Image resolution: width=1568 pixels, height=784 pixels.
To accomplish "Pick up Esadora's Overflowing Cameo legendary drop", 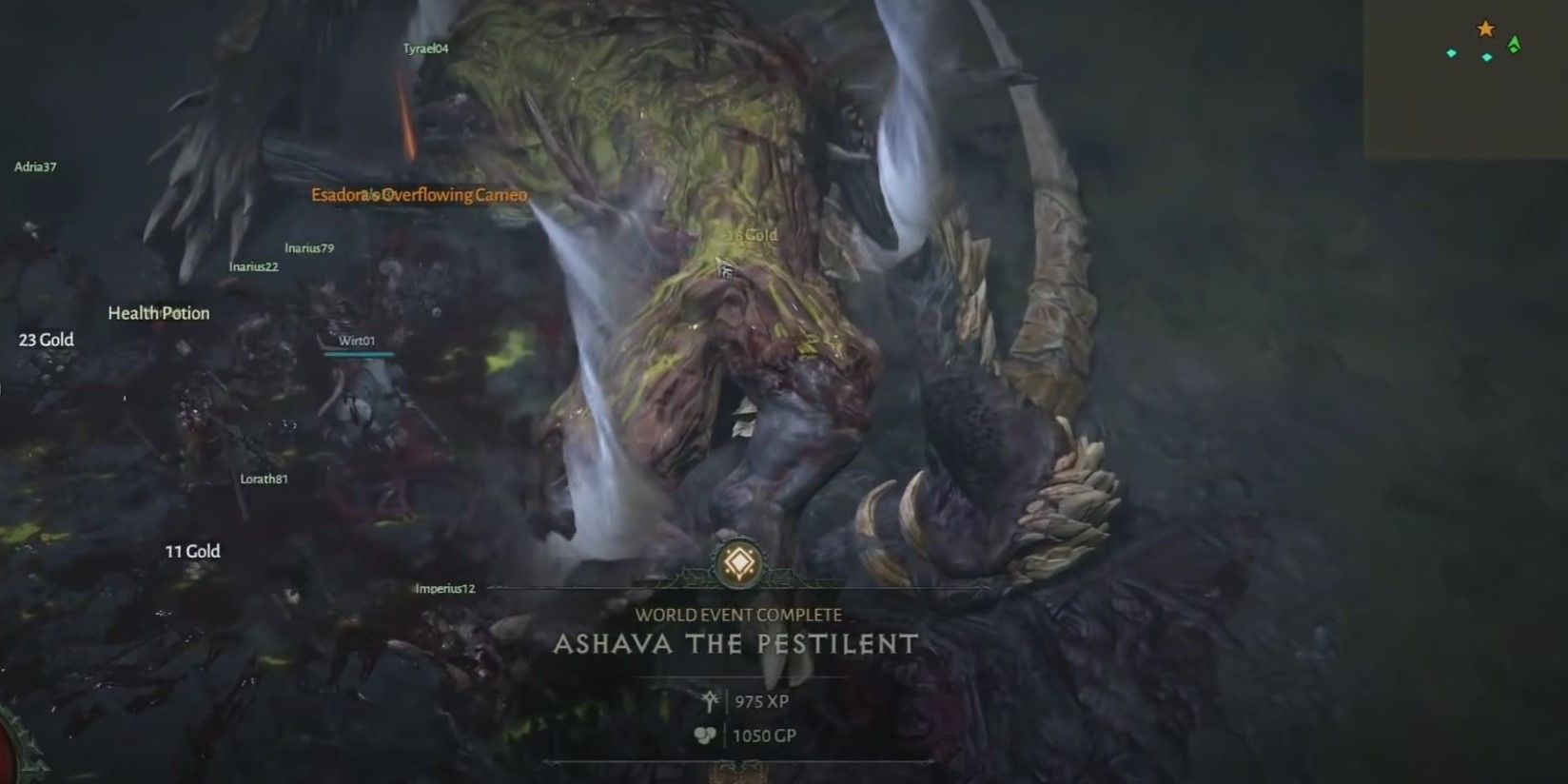I will 417,194.
